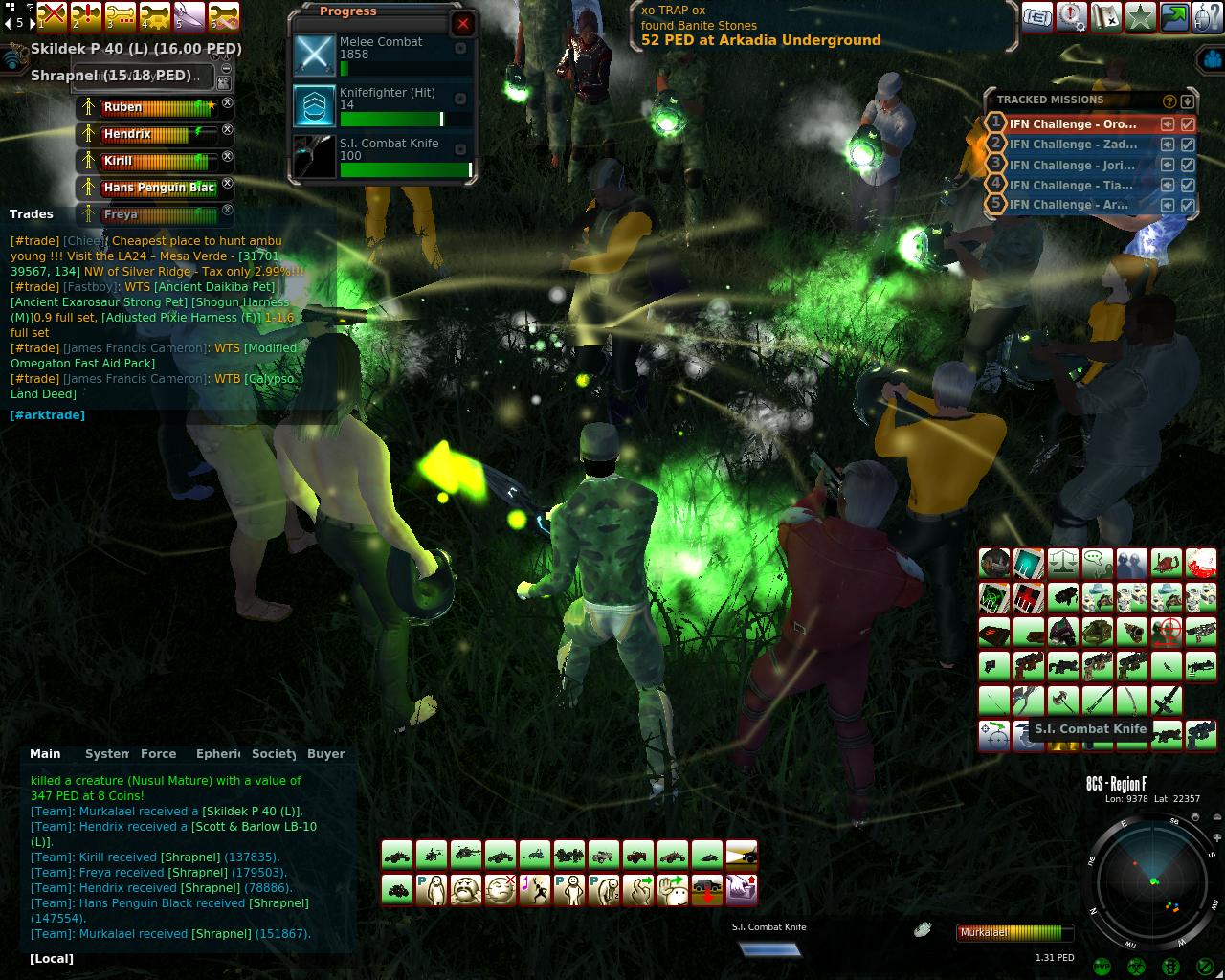Switch to the Force chat tab
The image size is (1225, 980).
click(x=158, y=754)
